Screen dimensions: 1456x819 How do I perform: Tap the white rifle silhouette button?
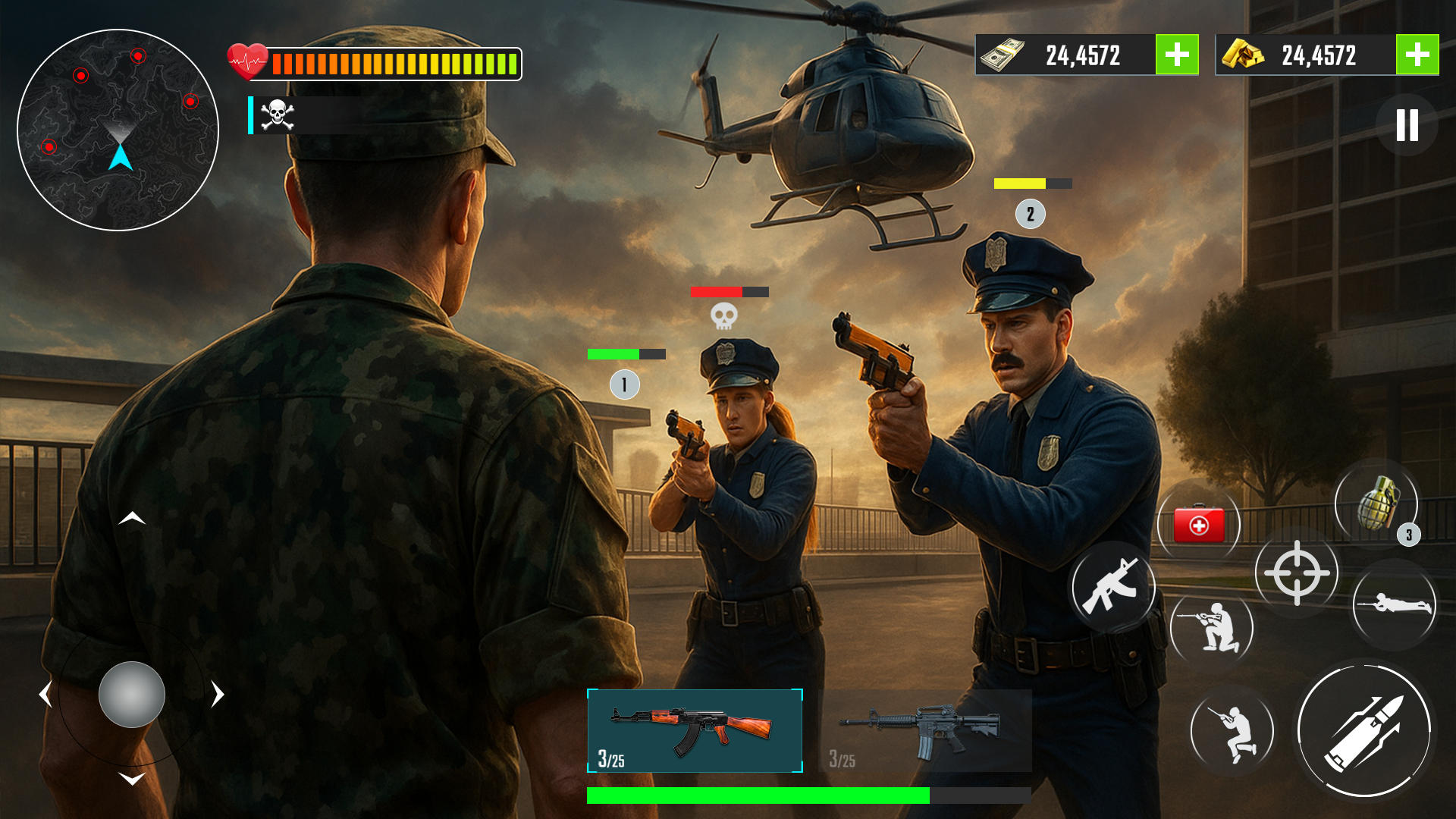coord(1112,586)
